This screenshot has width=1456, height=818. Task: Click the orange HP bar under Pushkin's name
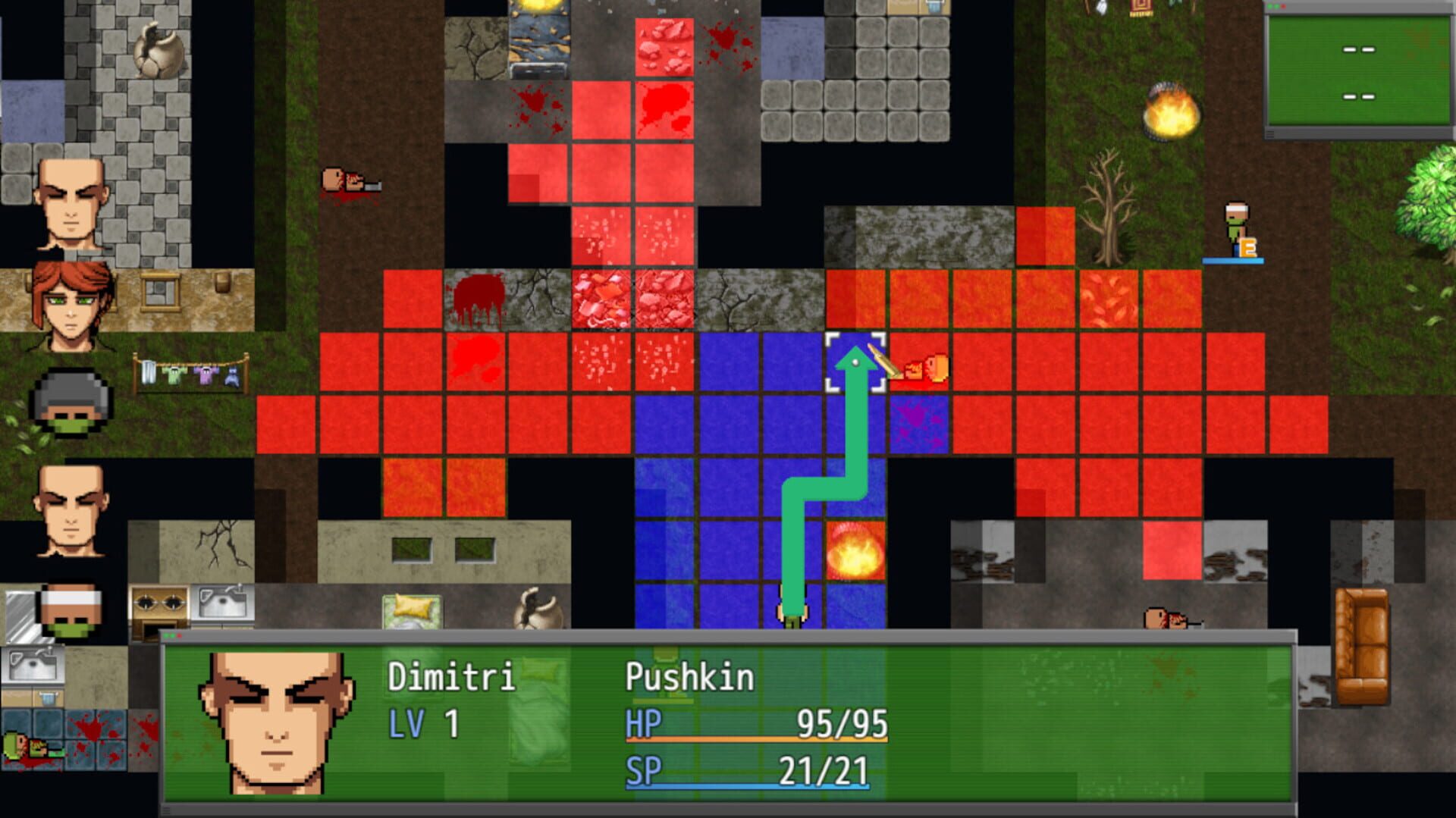click(x=758, y=741)
